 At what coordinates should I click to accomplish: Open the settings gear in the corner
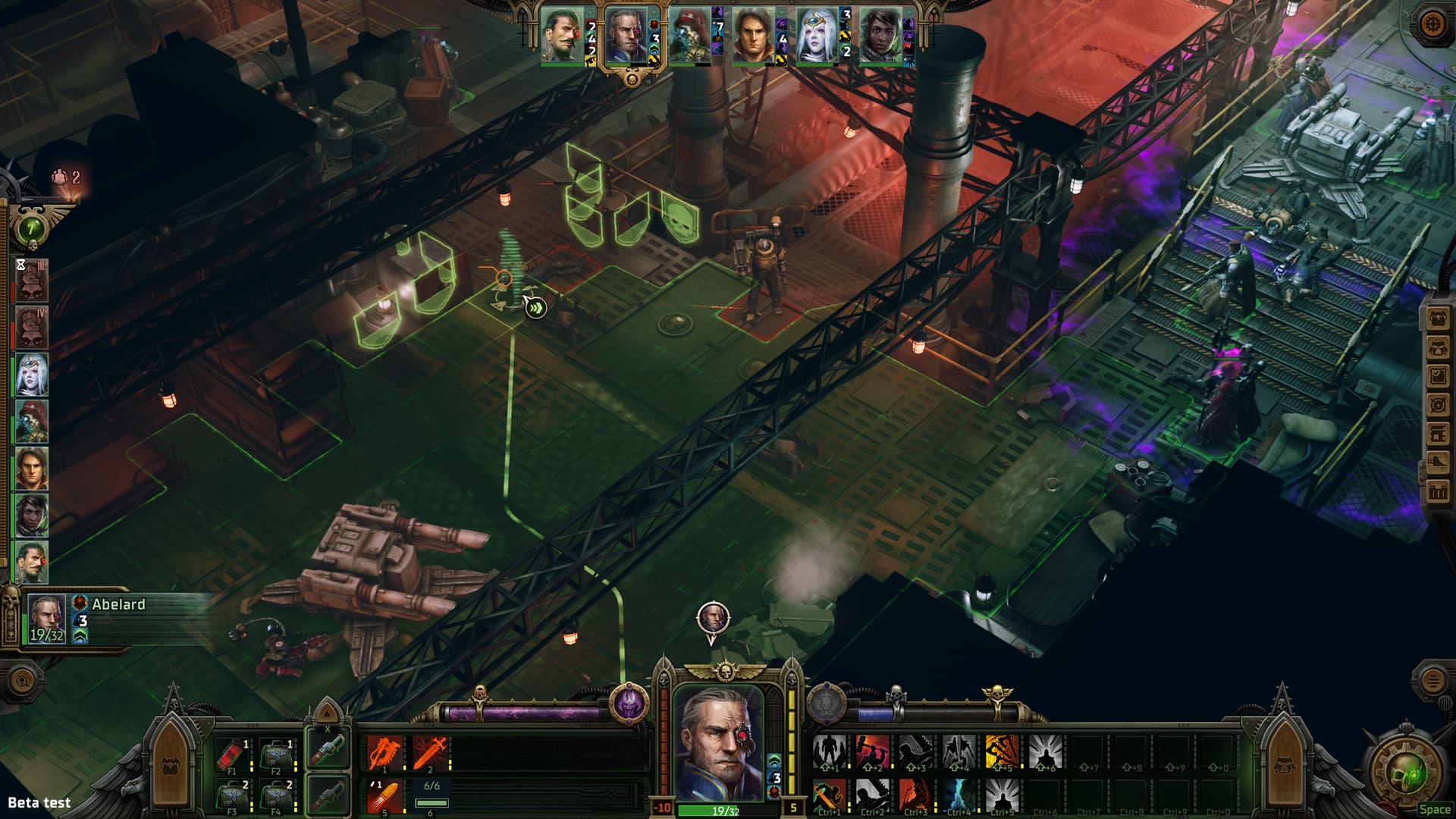coord(1433,23)
